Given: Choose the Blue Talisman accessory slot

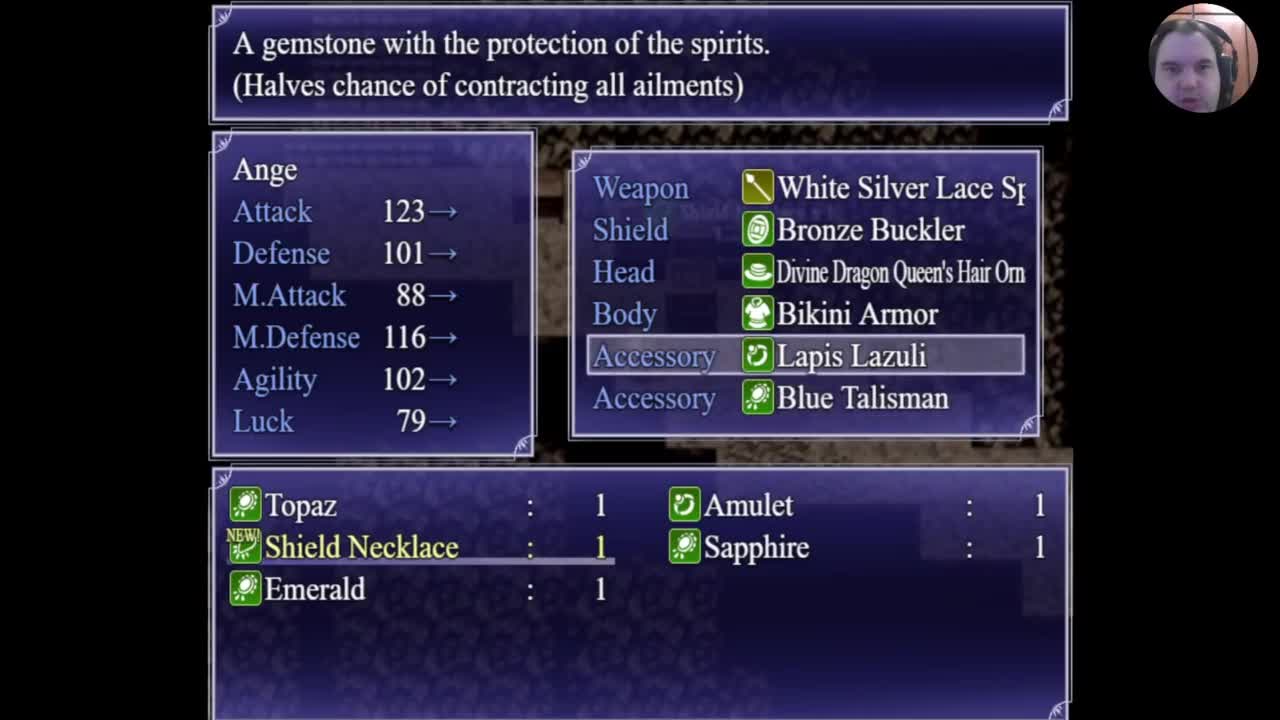Looking at the screenshot, I should coord(806,398).
